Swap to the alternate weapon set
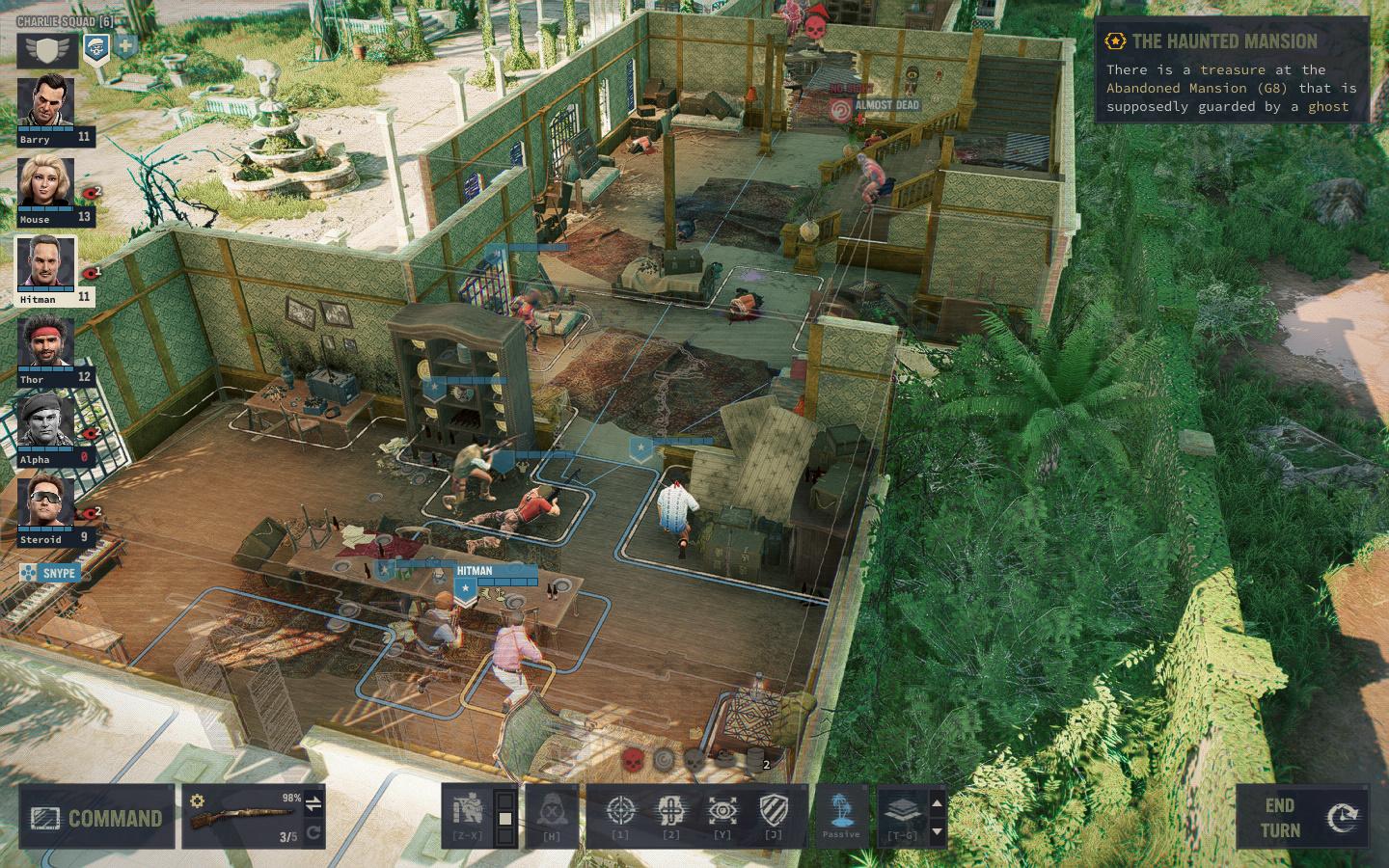Screen dimensions: 1389x868 click(x=313, y=801)
